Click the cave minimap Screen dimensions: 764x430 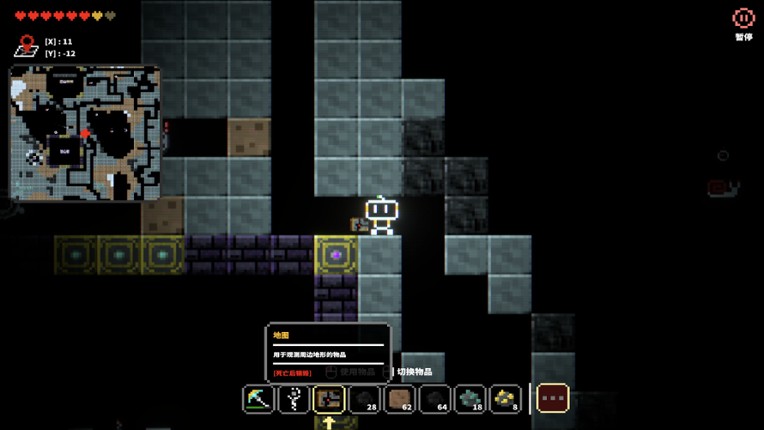[85, 132]
